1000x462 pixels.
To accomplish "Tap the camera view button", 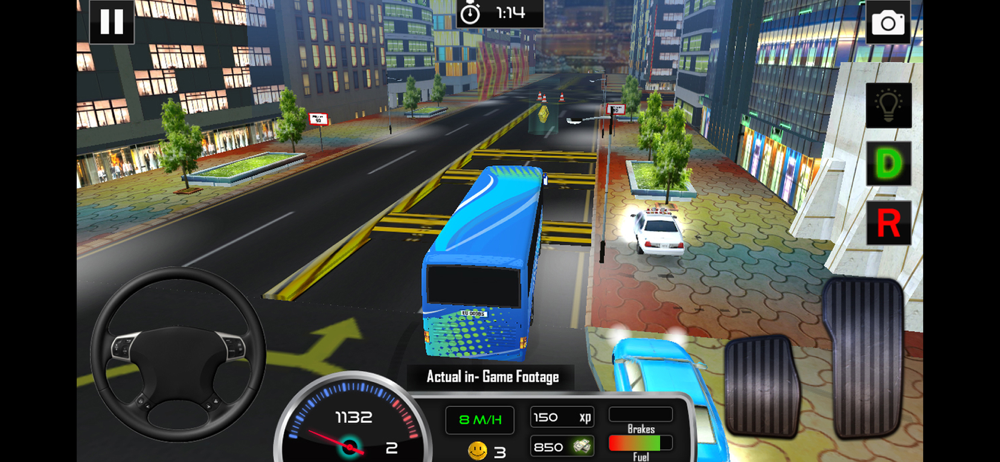I will 888,23.
